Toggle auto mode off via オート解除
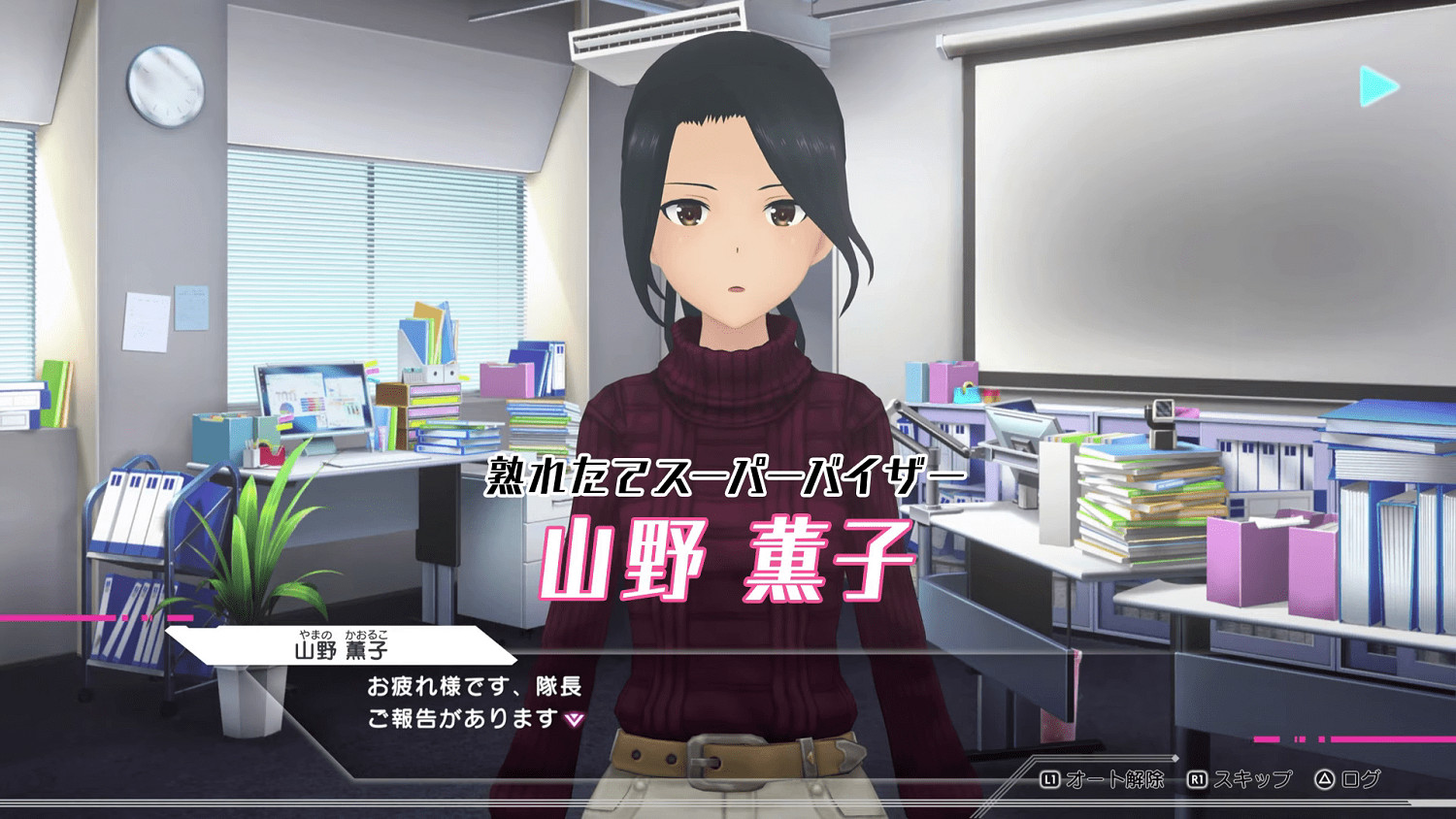Image resolution: width=1456 pixels, height=819 pixels. [x=1116, y=777]
